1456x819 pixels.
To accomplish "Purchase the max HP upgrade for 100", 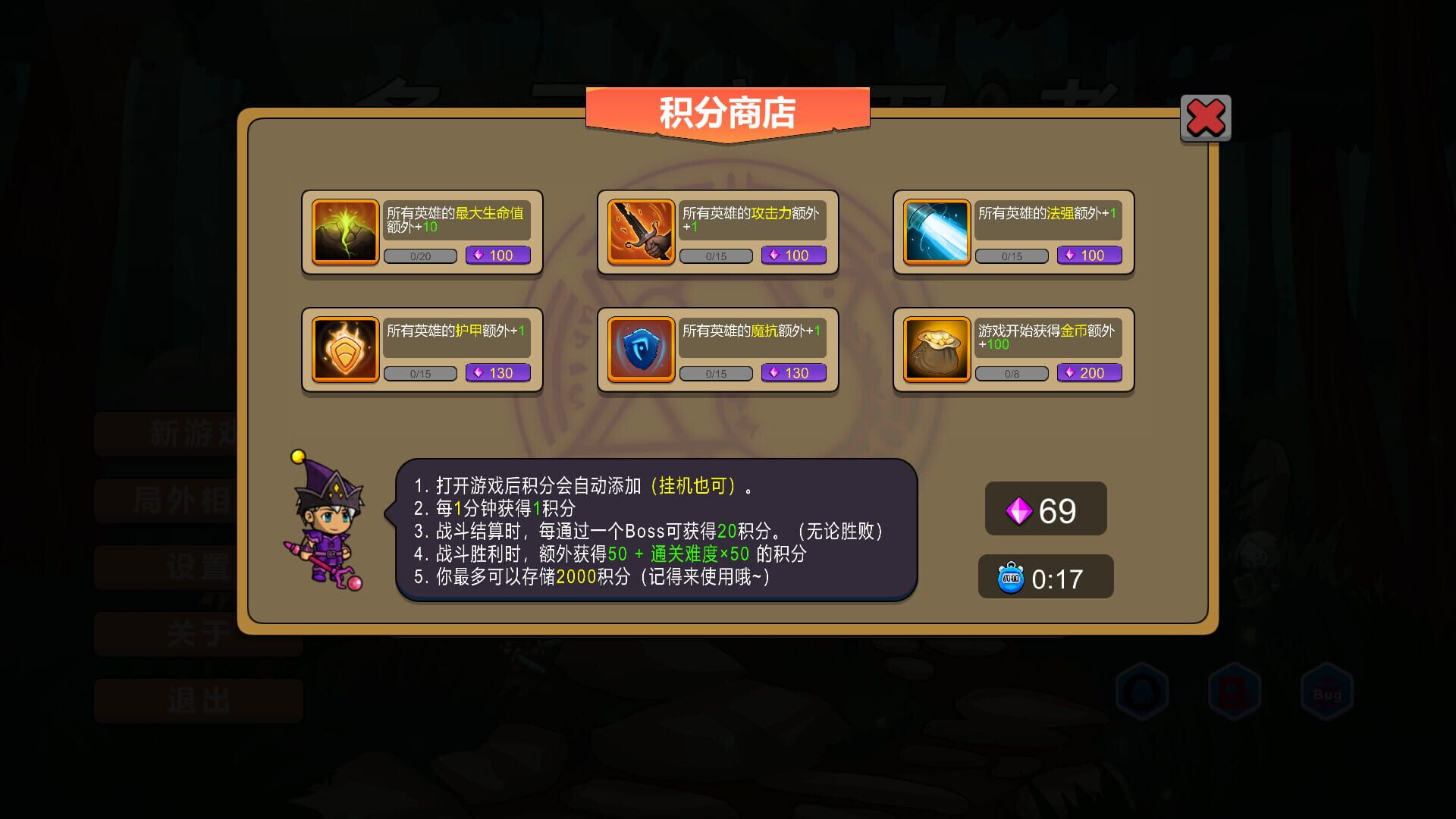I will (x=497, y=256).
